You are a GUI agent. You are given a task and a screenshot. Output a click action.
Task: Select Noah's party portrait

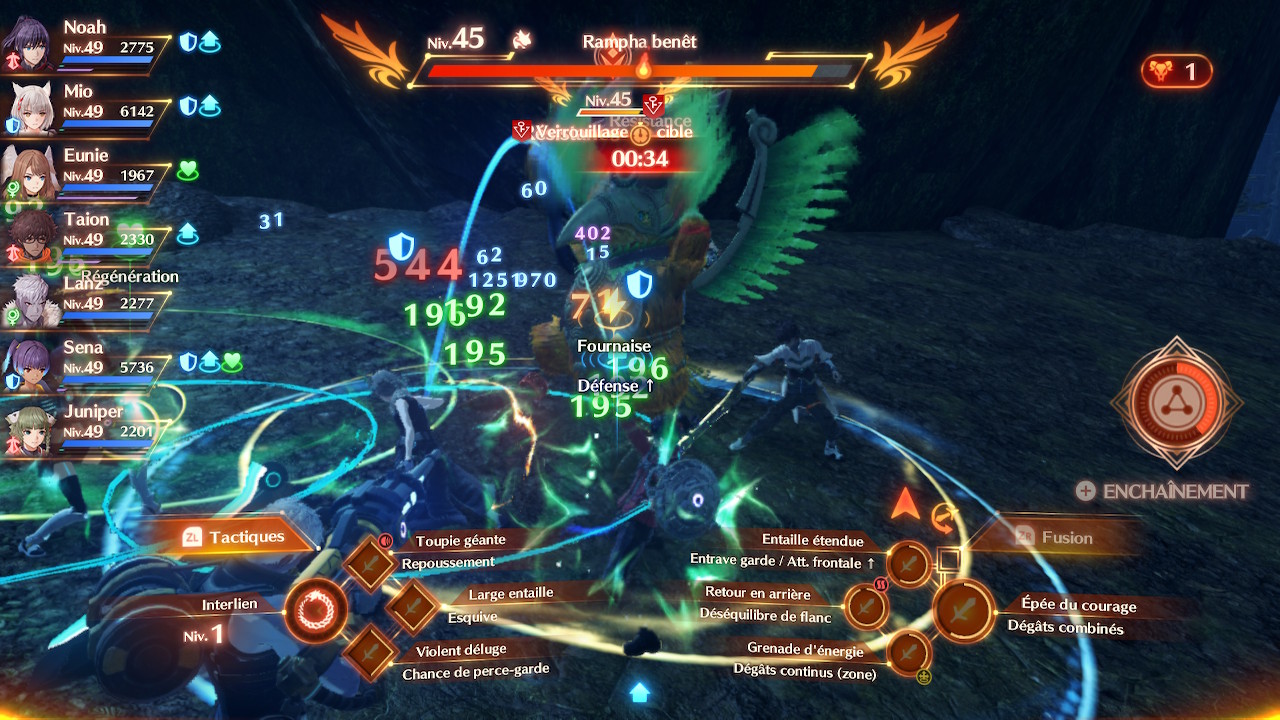(30, 46)
